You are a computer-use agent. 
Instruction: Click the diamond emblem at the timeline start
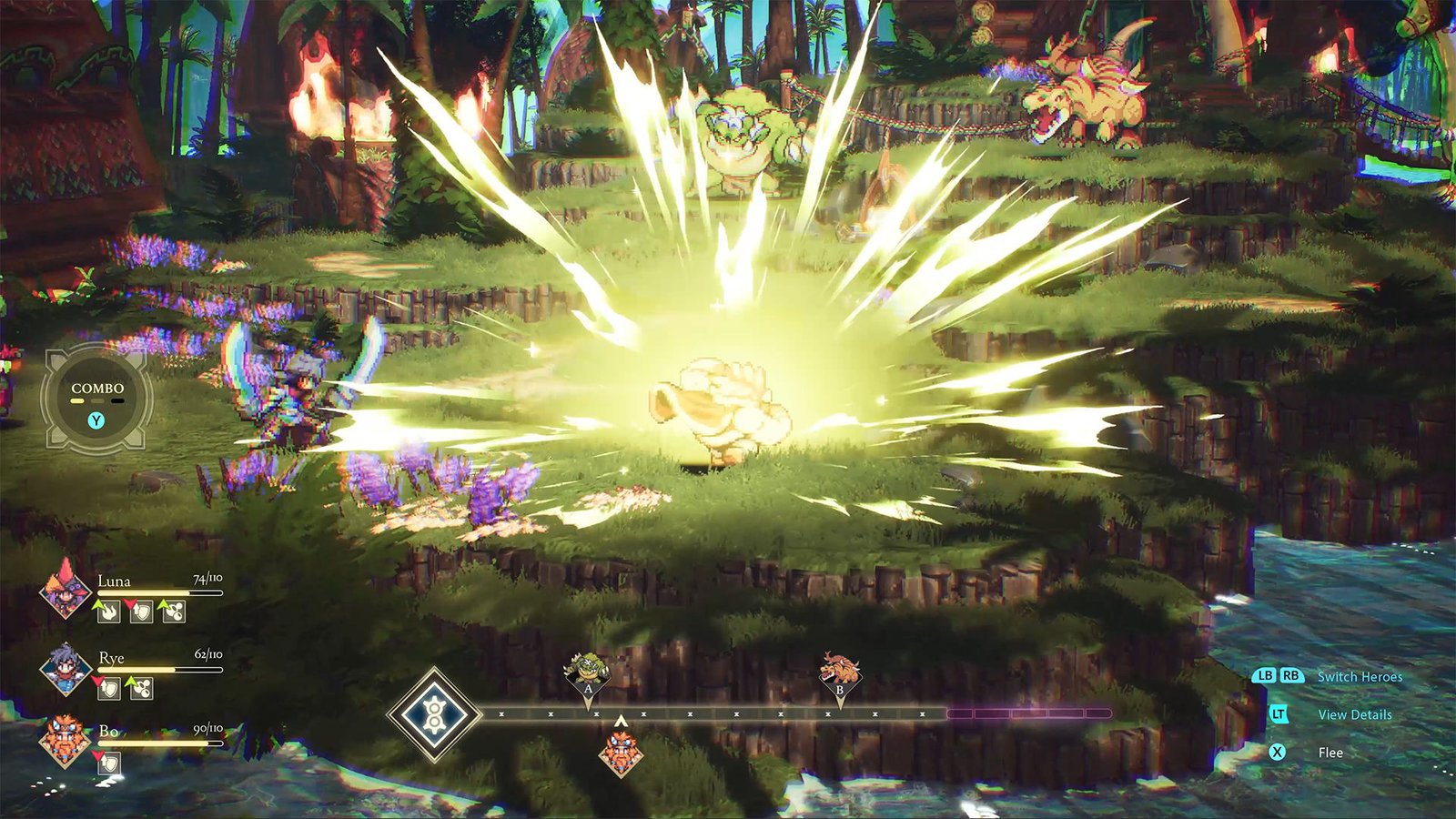click(x=434, y=714)
